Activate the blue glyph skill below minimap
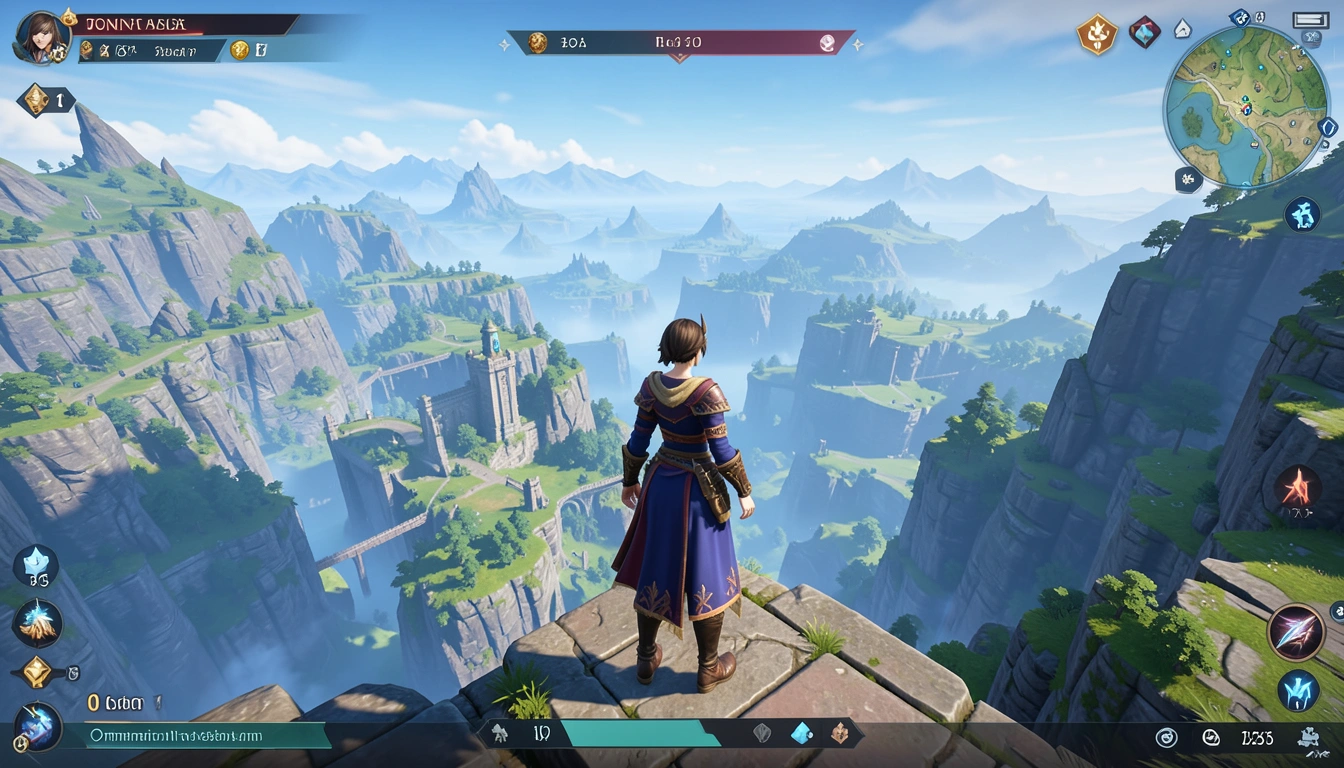 1301,215
